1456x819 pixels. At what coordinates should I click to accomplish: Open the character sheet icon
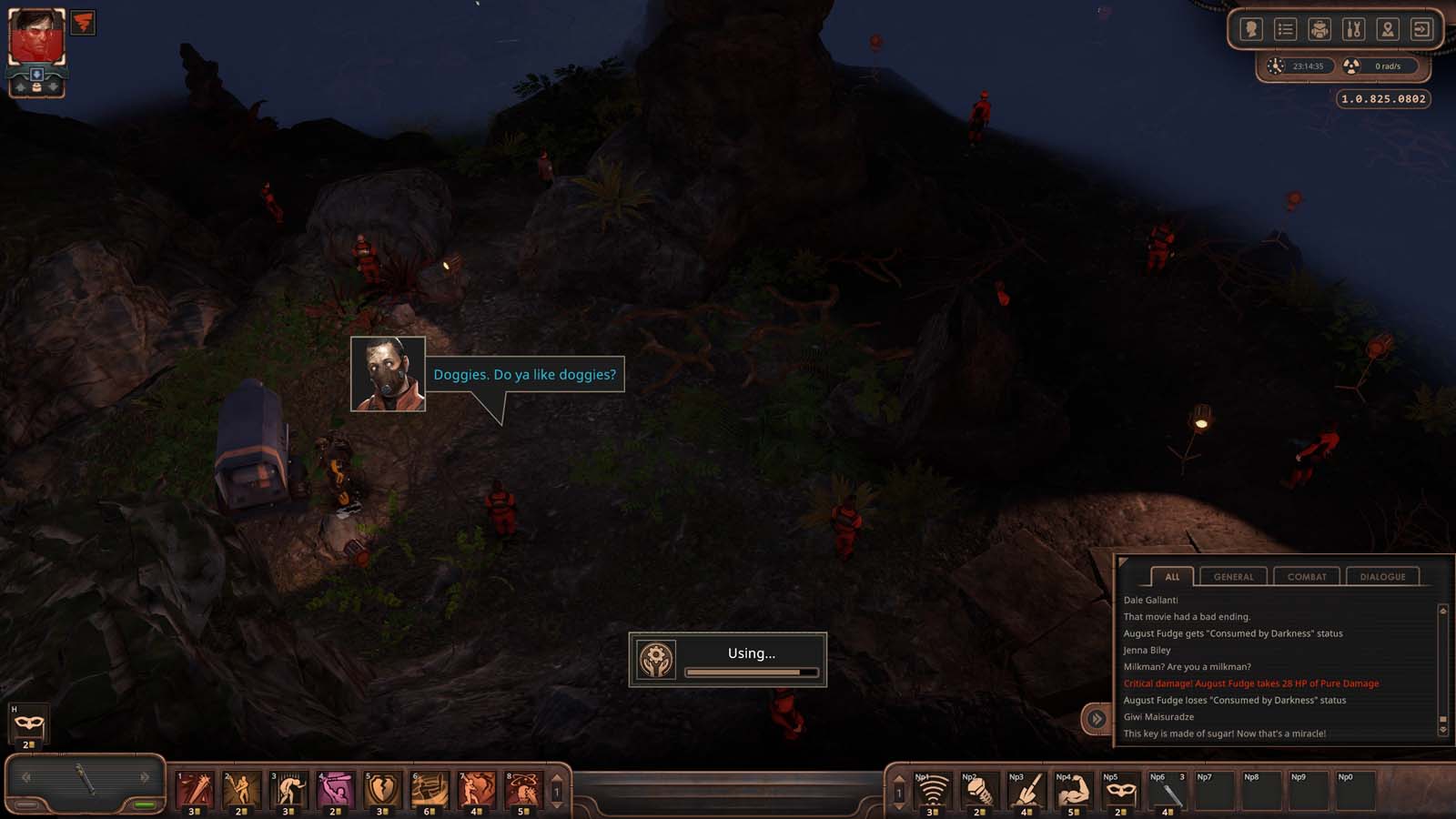tap(1251, 30)
